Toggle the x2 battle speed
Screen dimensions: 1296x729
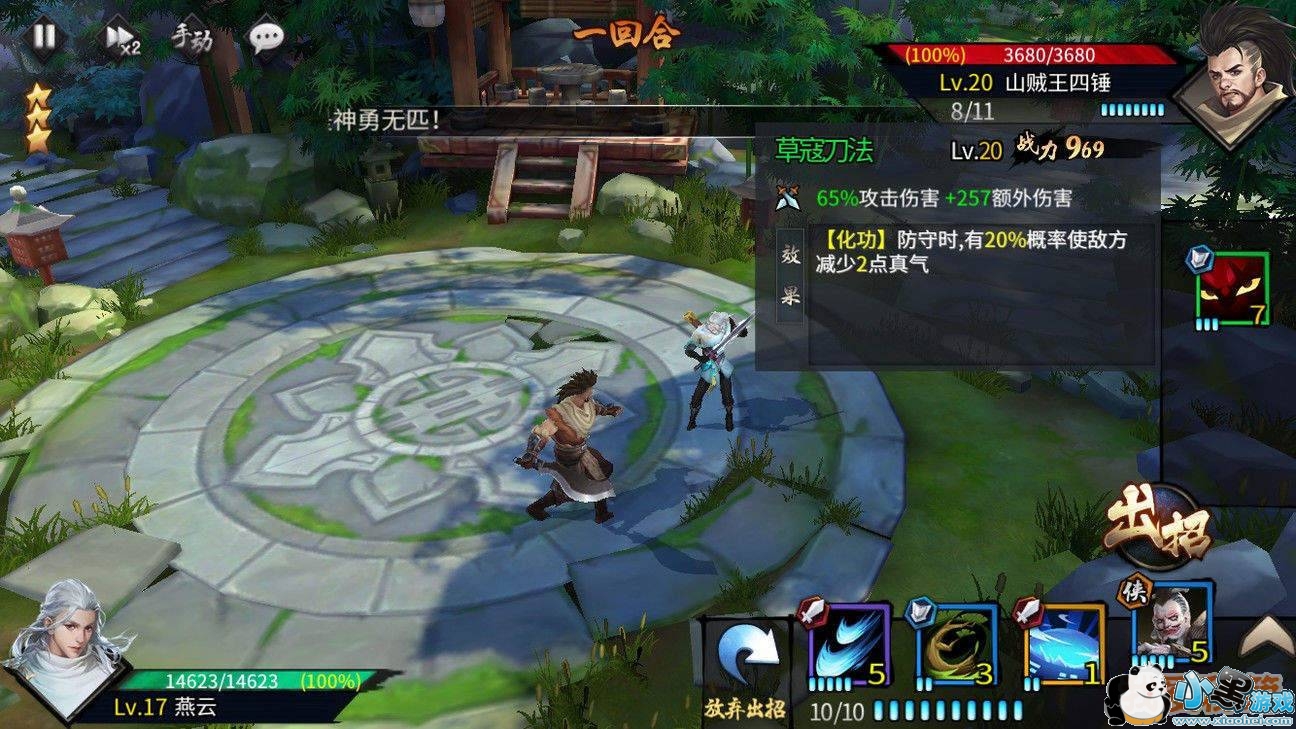pyautogui.click(x=121, y=39)
